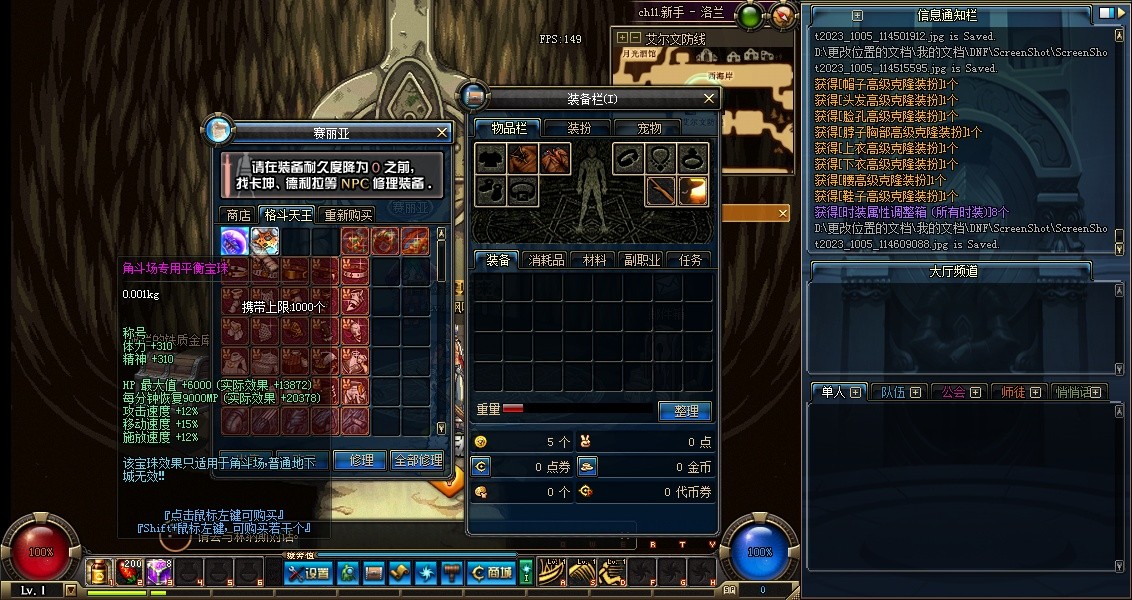Close the 赛丽亚 shop window
The width and height of the screenshot is (1132, 600).
tap(443, 132)
